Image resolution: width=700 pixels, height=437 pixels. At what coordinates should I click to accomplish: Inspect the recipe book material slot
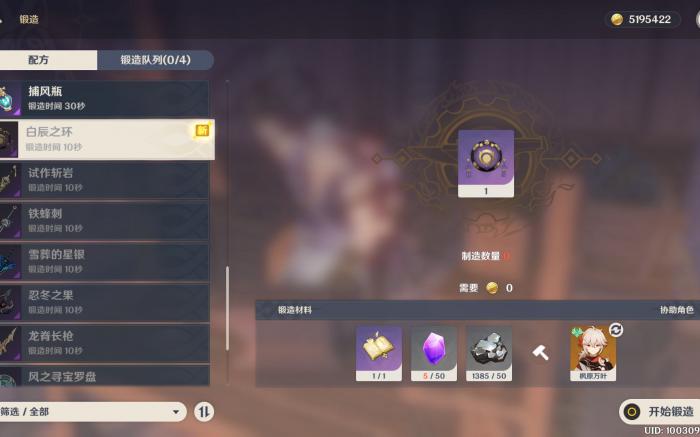coord(379,353)
